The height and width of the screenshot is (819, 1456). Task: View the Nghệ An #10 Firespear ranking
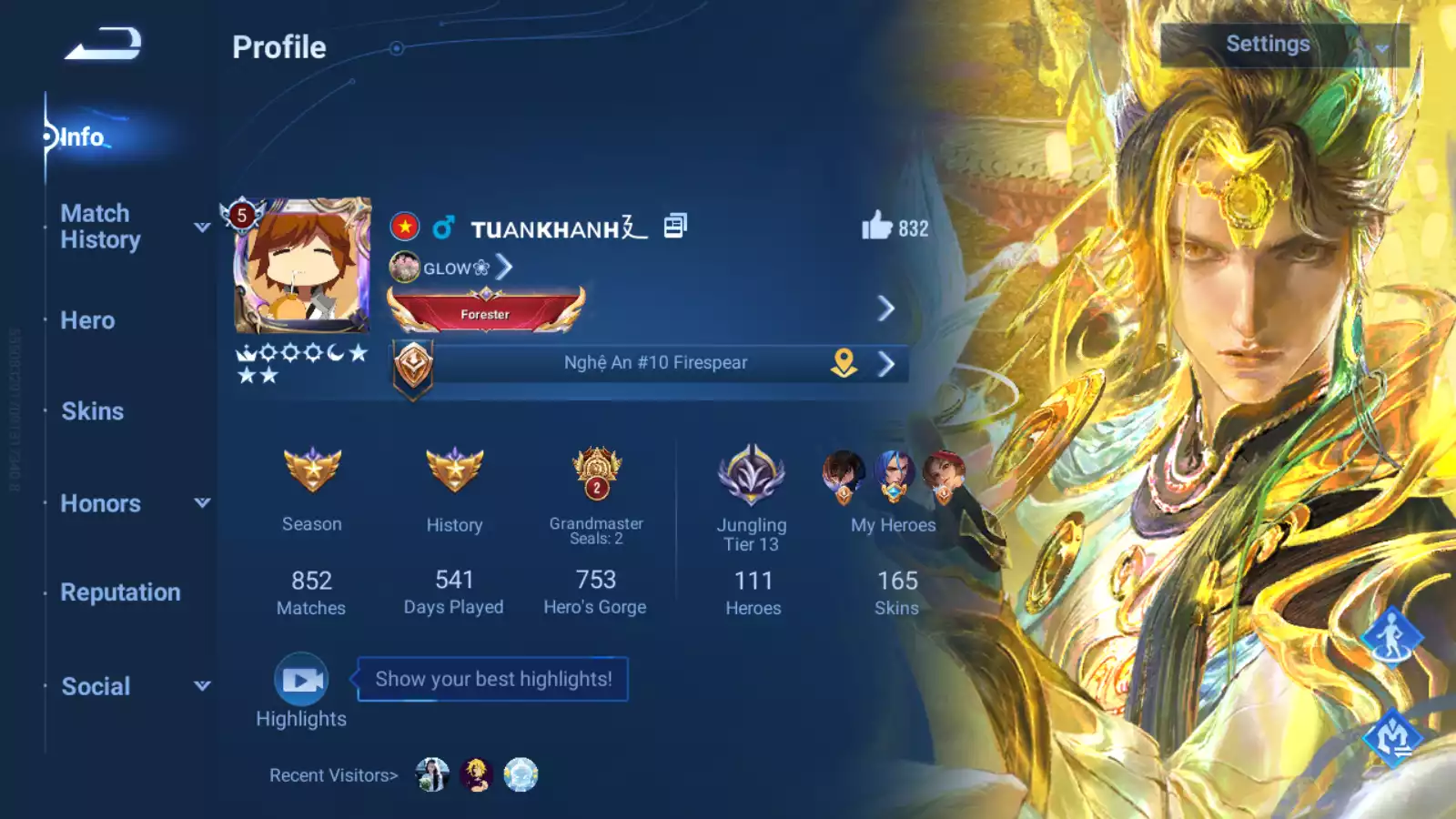point(655,363)
